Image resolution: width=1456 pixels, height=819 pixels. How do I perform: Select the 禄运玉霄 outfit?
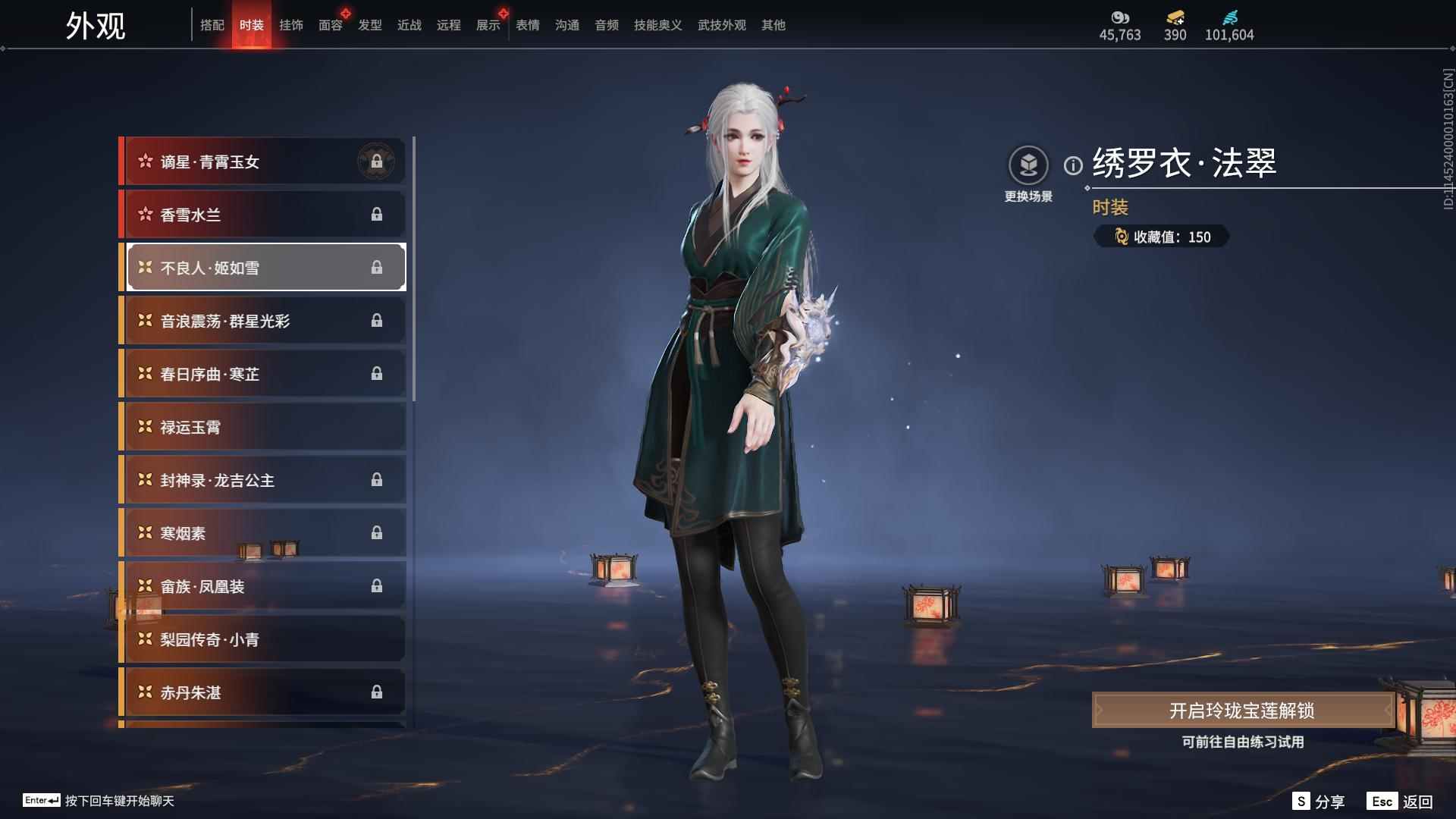262,426
